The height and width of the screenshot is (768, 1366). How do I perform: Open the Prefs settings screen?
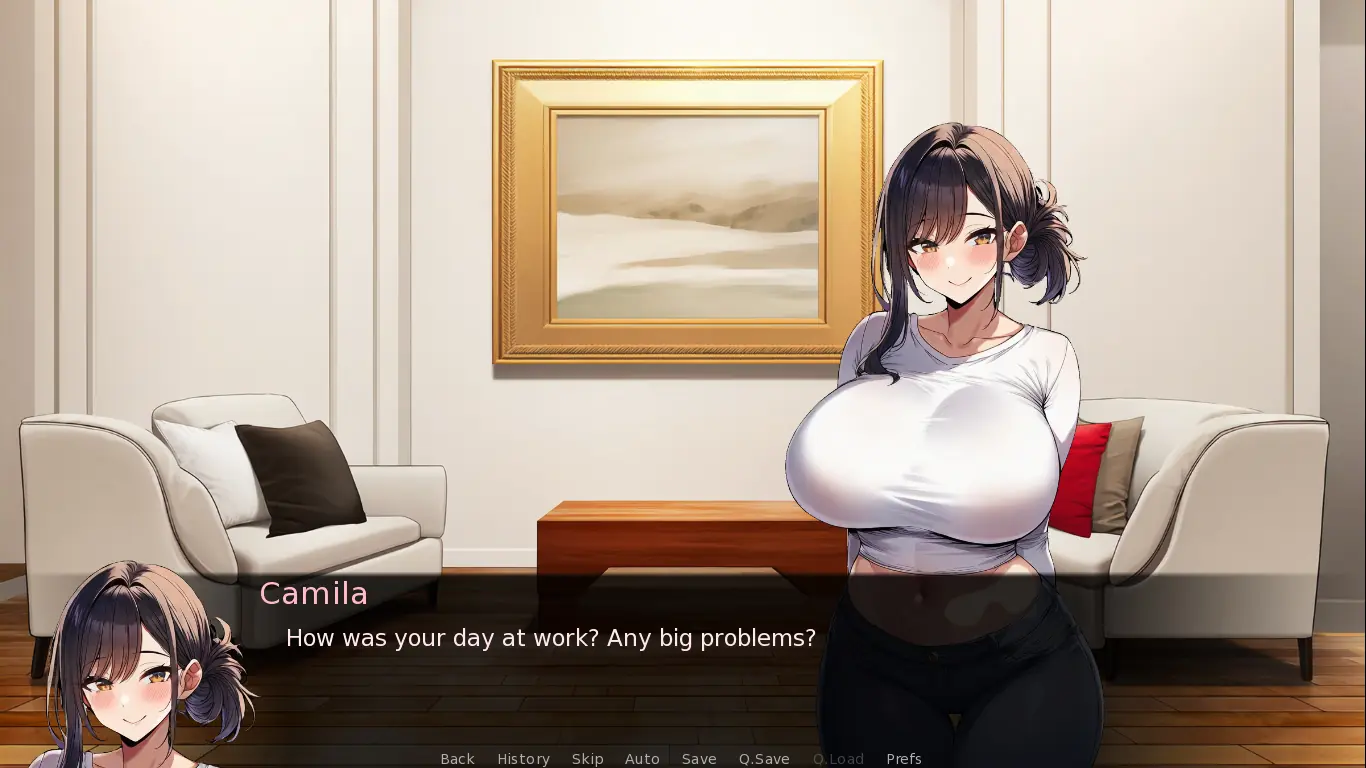pyautogui.click(x=903, y=759)
